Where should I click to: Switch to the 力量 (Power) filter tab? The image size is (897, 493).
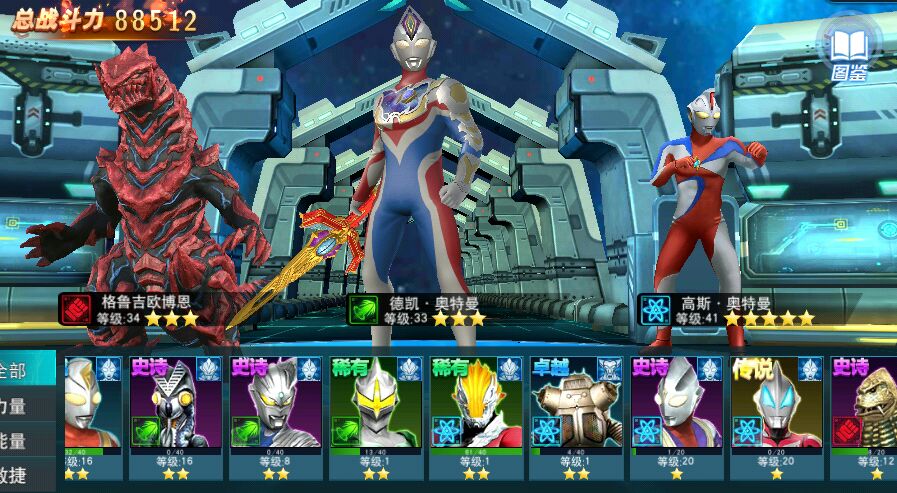pyautogui.click(x=20, y=405)
